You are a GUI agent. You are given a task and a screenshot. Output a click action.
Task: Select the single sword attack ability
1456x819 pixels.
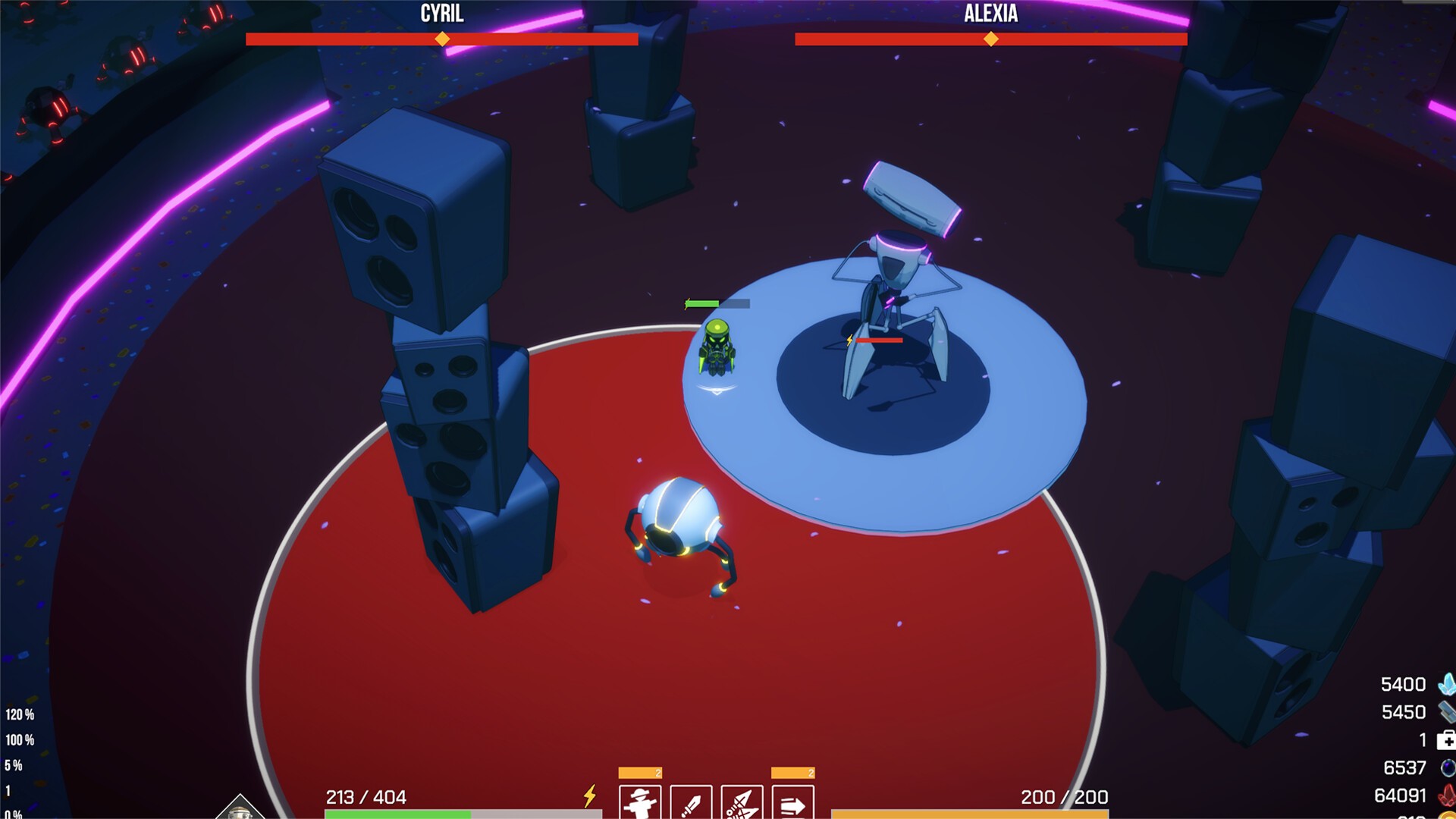(691, 803)
